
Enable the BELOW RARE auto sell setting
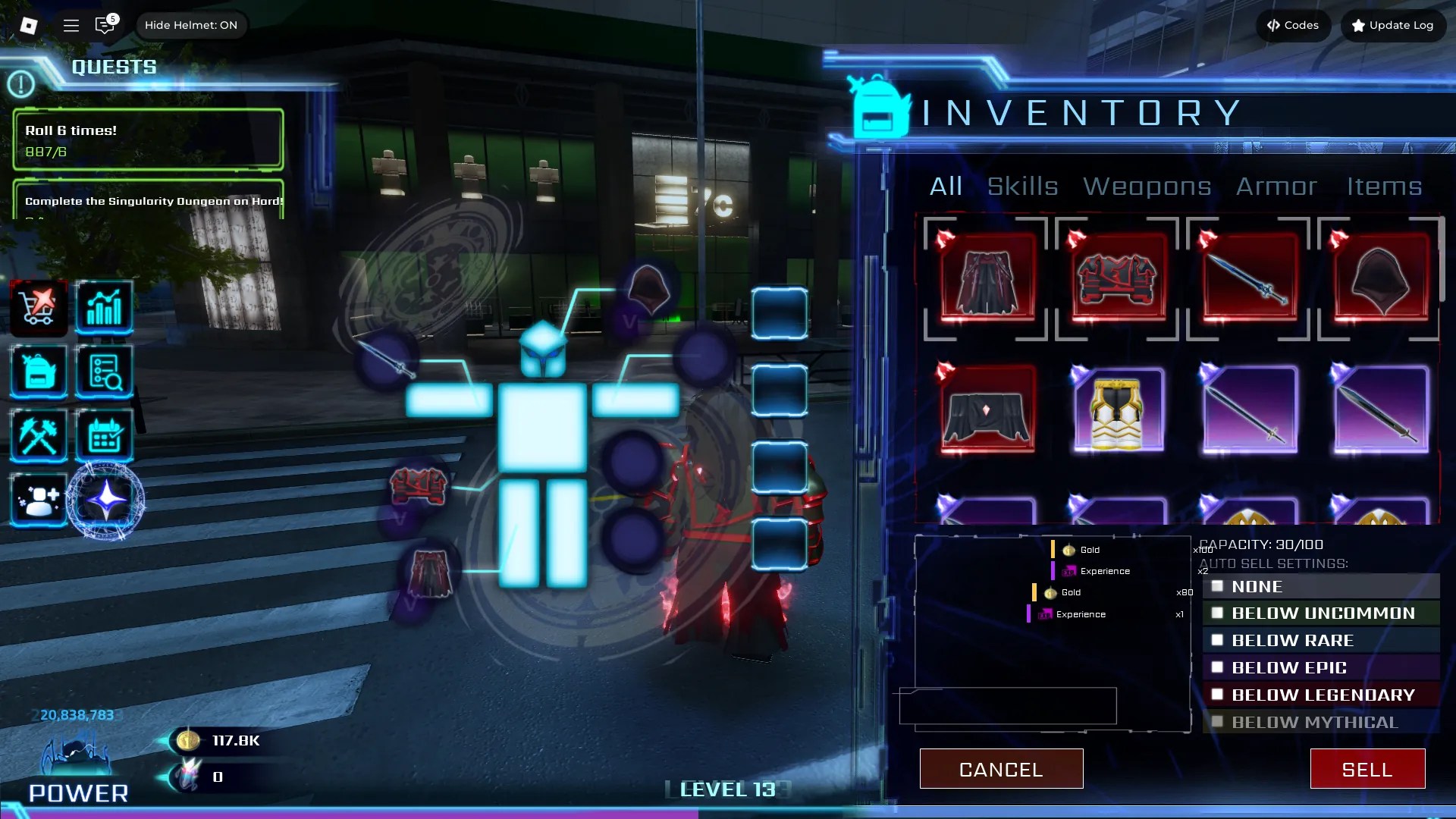click(x=1218, y=640)
